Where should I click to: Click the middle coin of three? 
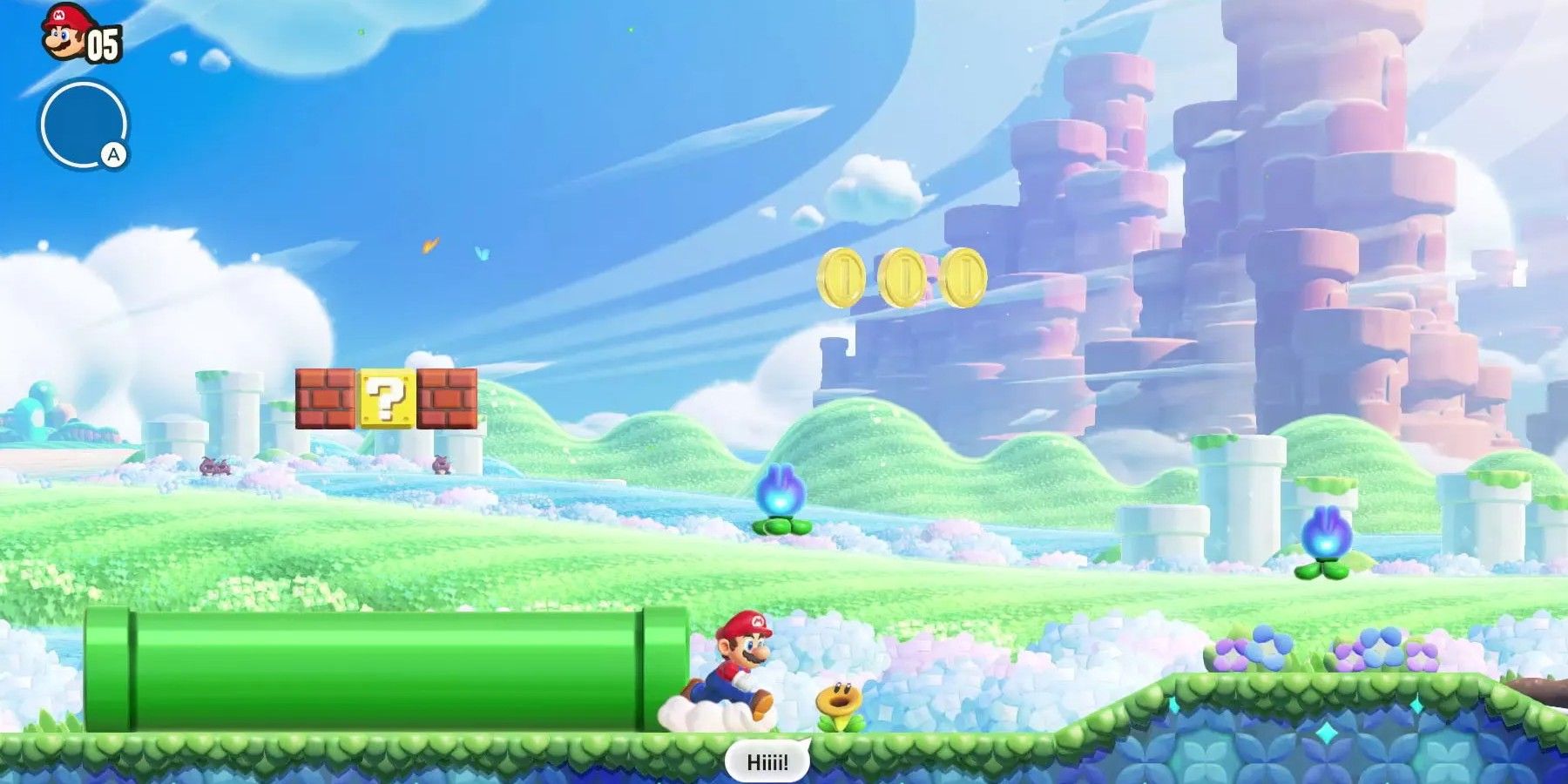click(902, 279)
